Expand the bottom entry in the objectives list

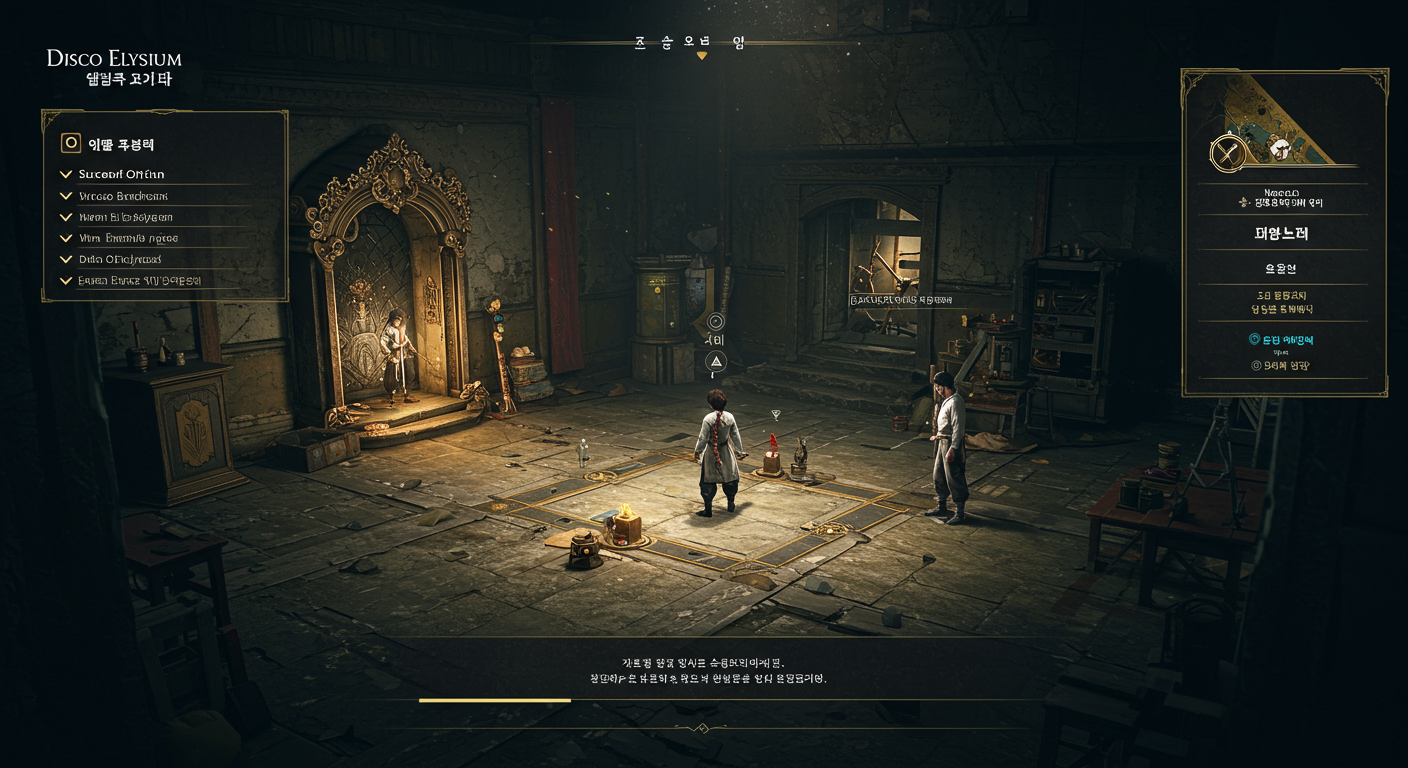point(67,281)
